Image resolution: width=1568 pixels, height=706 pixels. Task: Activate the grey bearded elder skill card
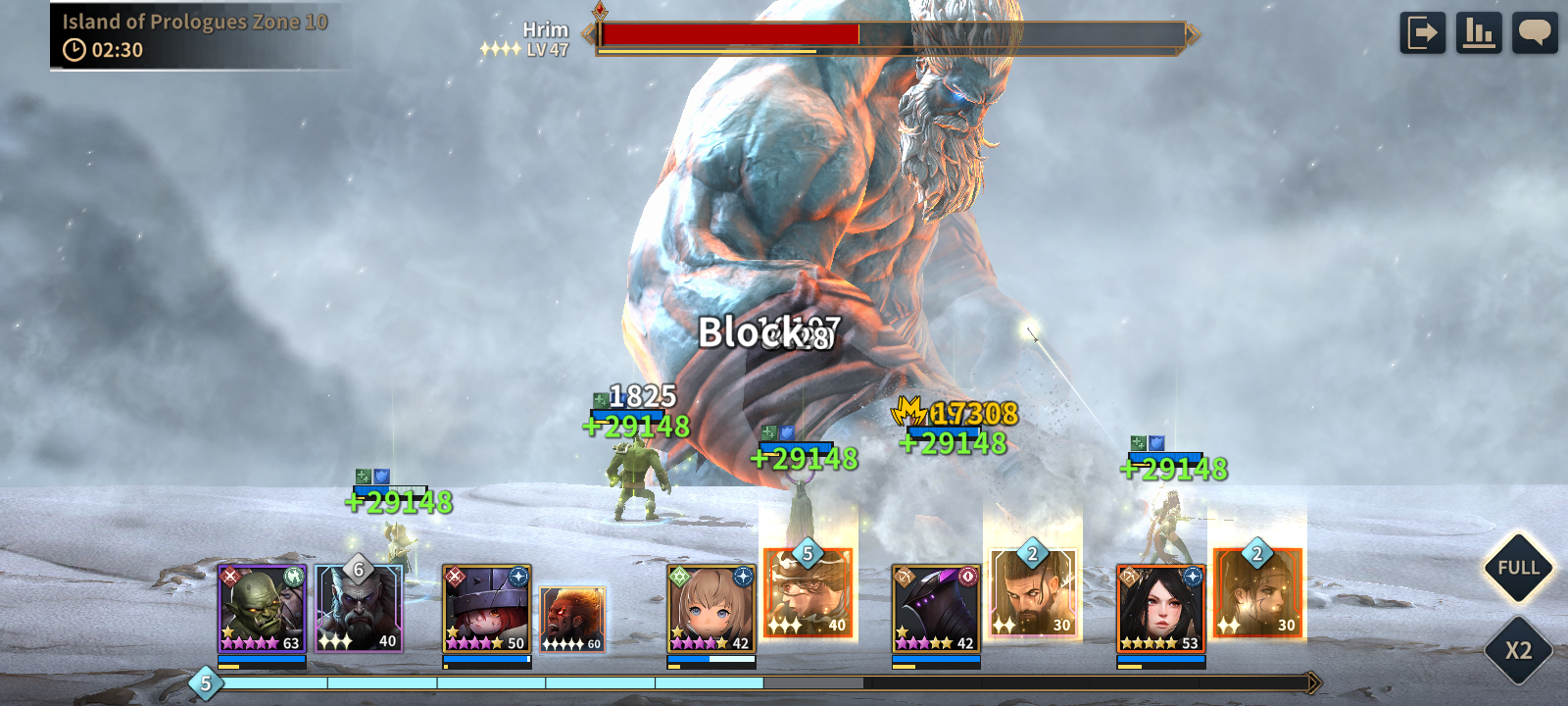click(359, 608)
